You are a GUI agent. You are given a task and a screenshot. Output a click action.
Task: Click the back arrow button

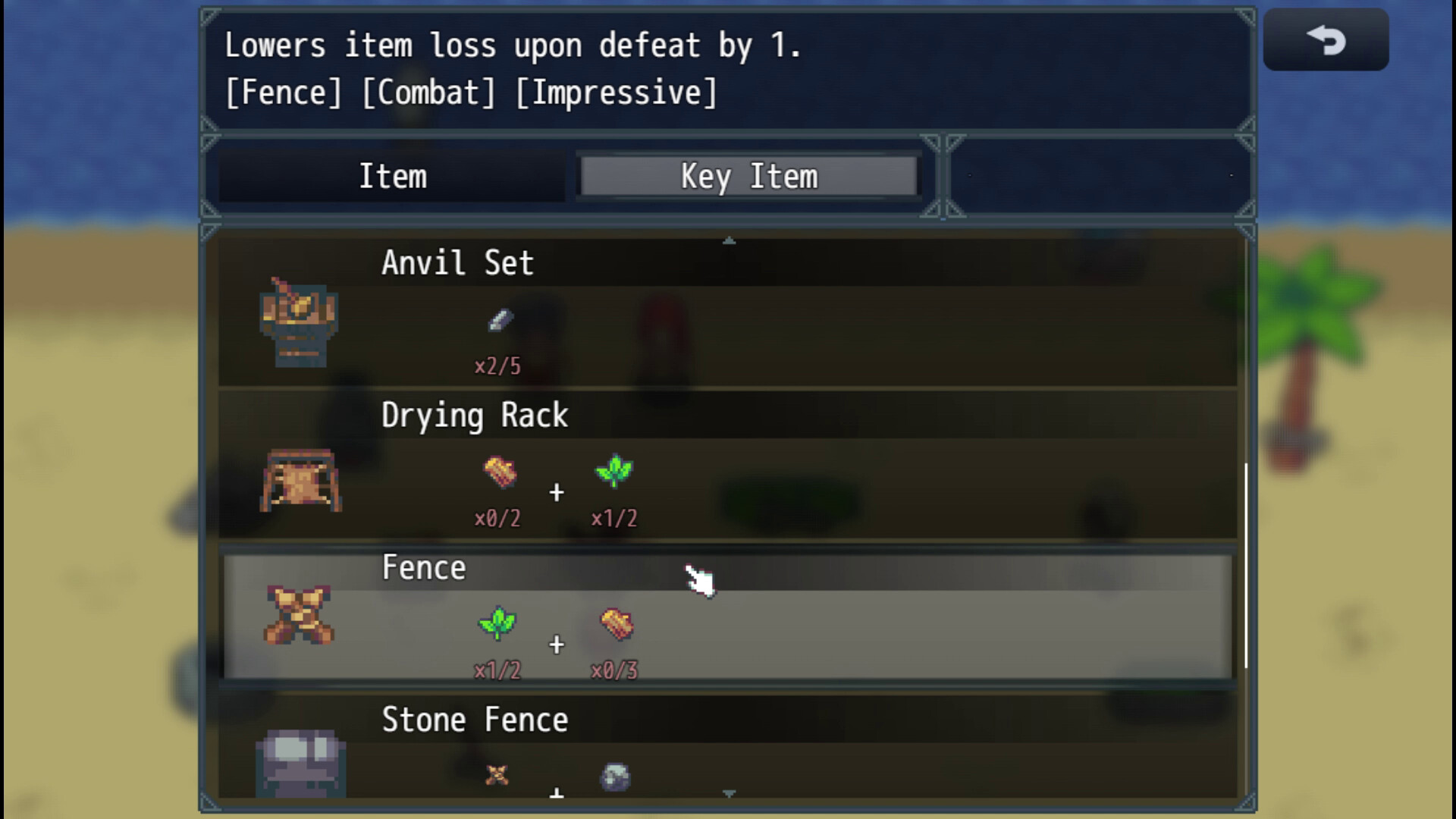pos(1326,39)
